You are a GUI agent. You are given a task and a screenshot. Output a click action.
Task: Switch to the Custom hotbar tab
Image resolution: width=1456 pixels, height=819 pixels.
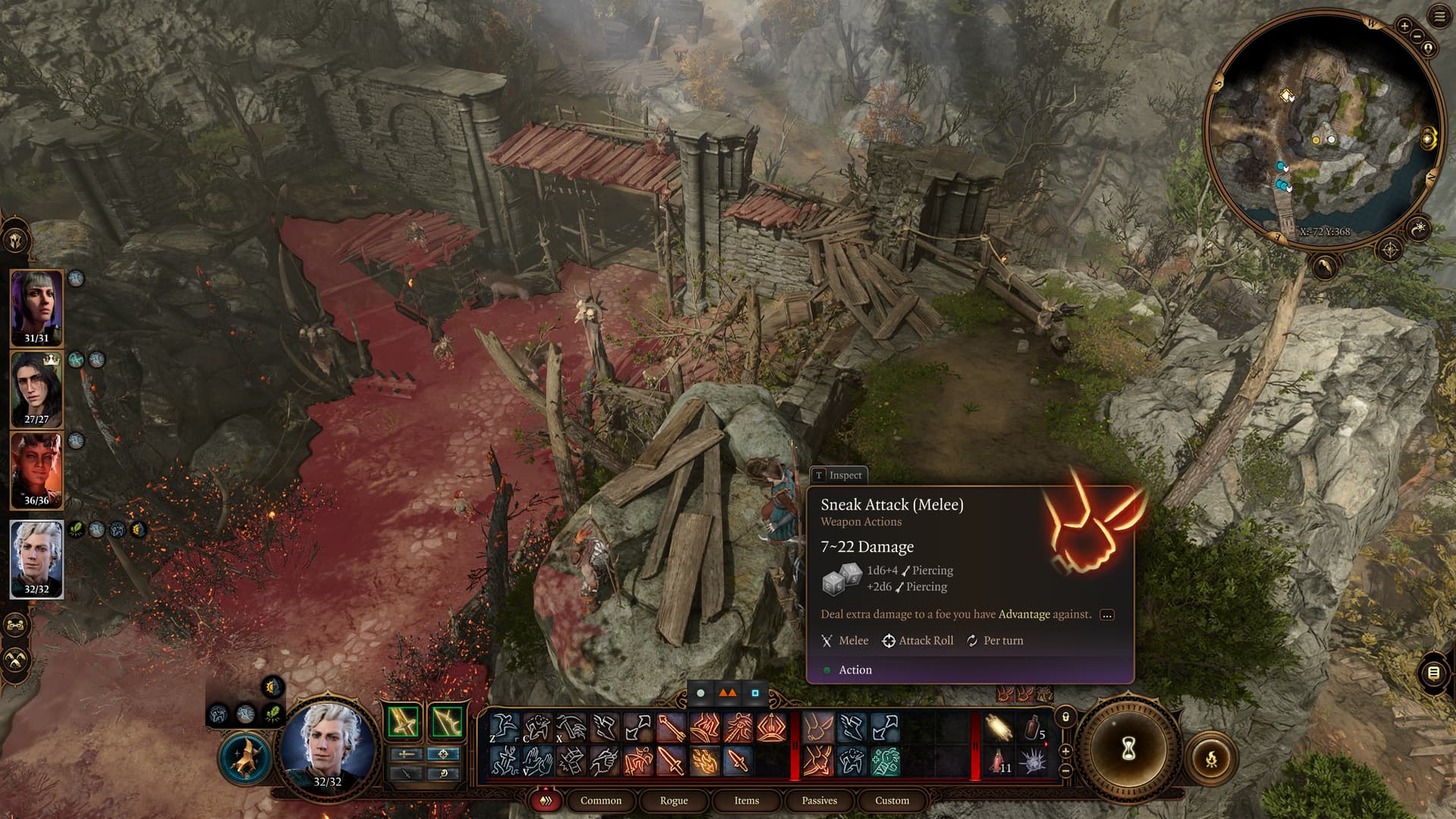pyautogui.click(x=892, y=800)
